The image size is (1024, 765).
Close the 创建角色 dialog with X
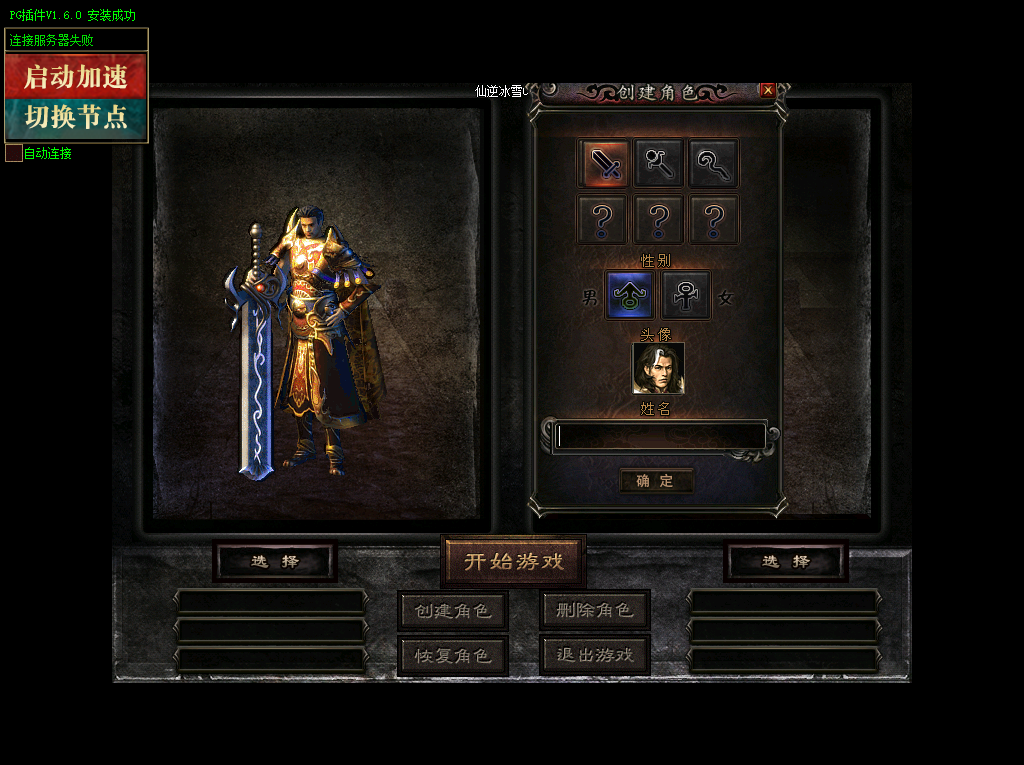click(768, 91)
